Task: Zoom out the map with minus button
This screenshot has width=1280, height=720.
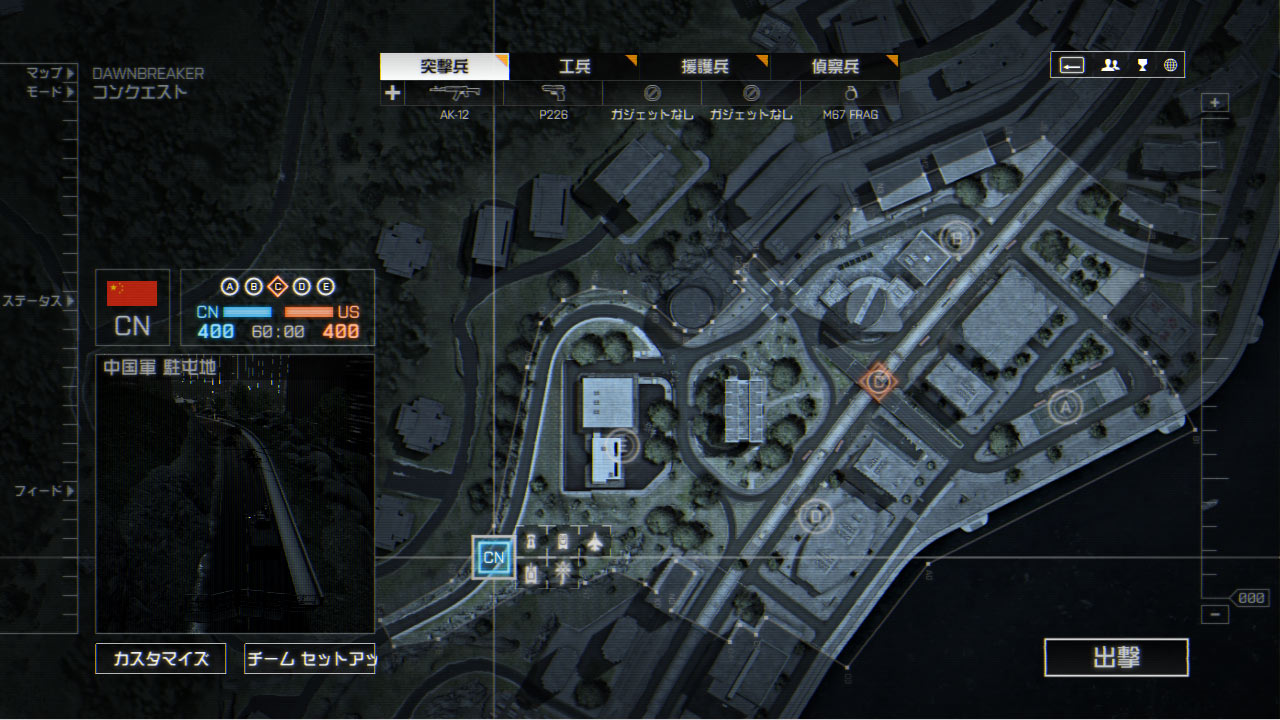Action: (x=1215, y=615)
